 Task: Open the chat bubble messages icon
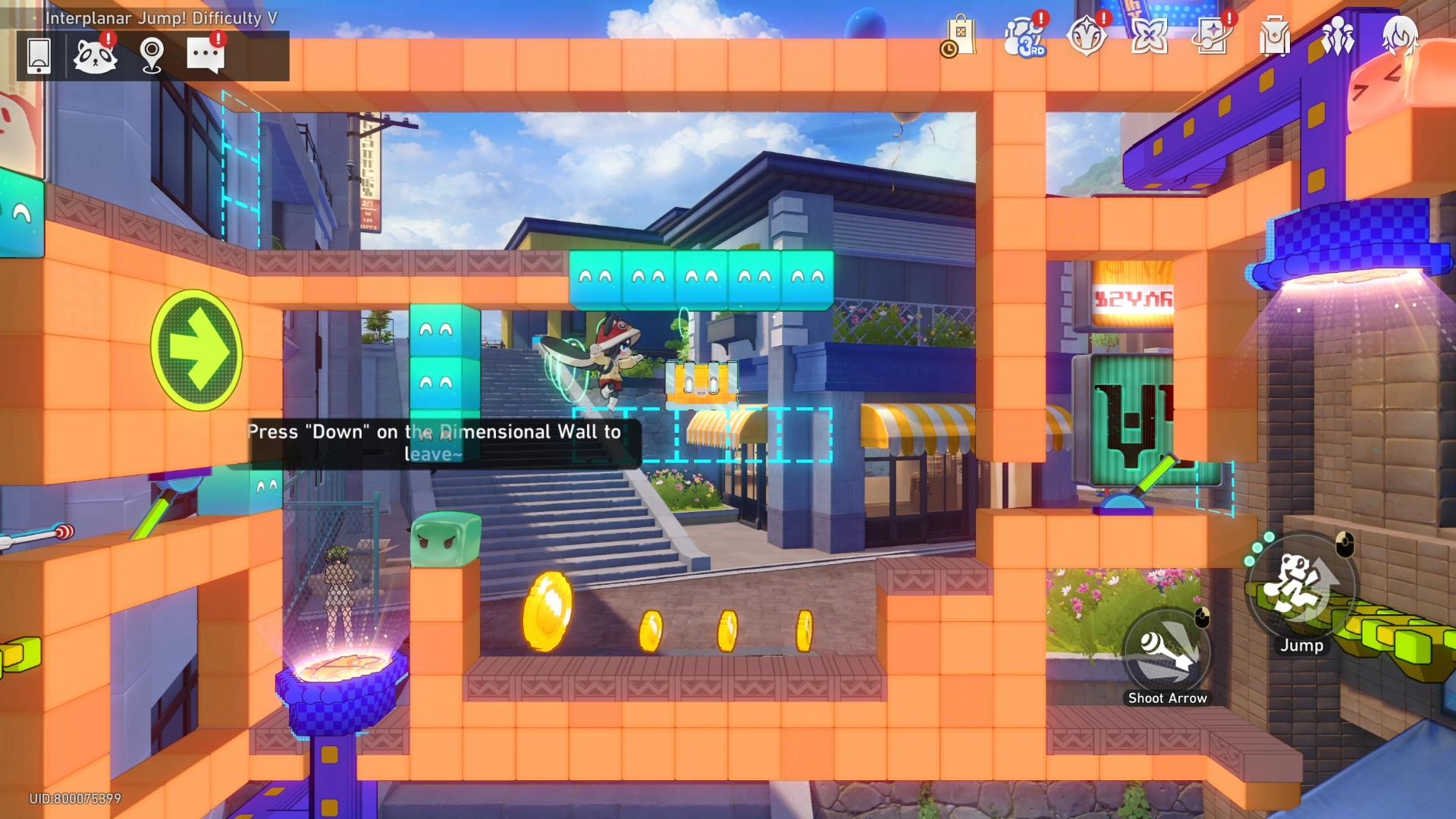coord(206,54)
